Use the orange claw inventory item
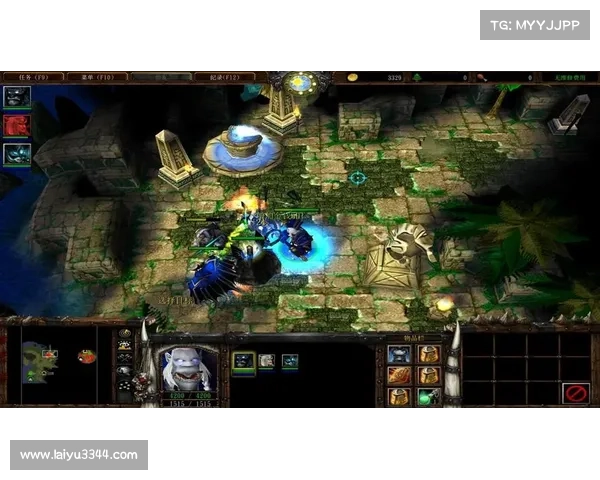Viewport: 600px width, 480px height. click(399, 375)
